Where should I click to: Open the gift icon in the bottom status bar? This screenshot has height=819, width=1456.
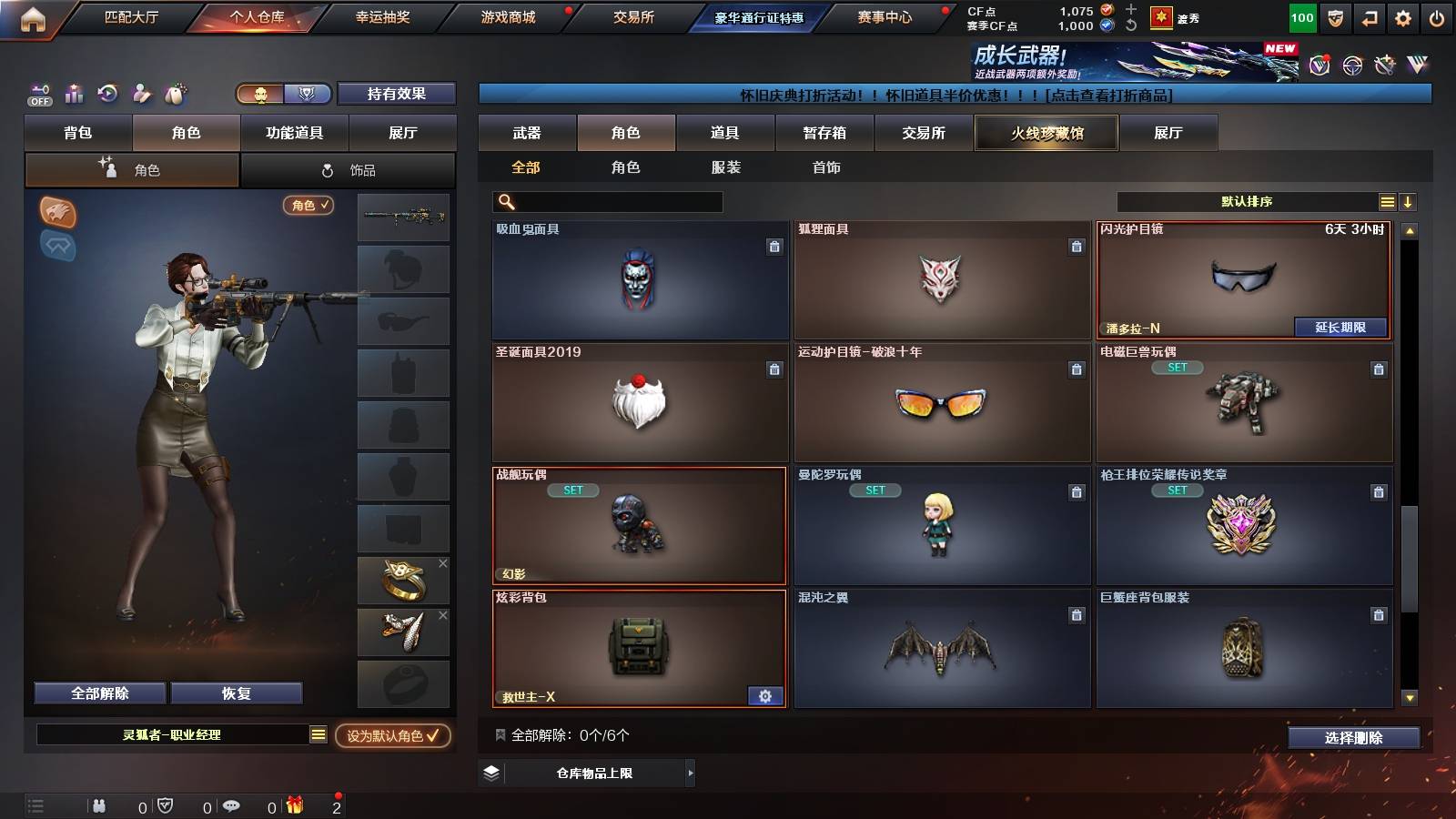point(293,805)
